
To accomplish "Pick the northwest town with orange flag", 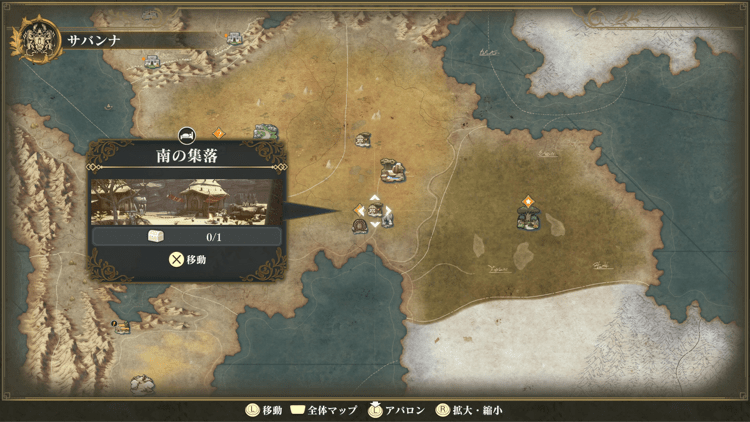I will (152, 61).
